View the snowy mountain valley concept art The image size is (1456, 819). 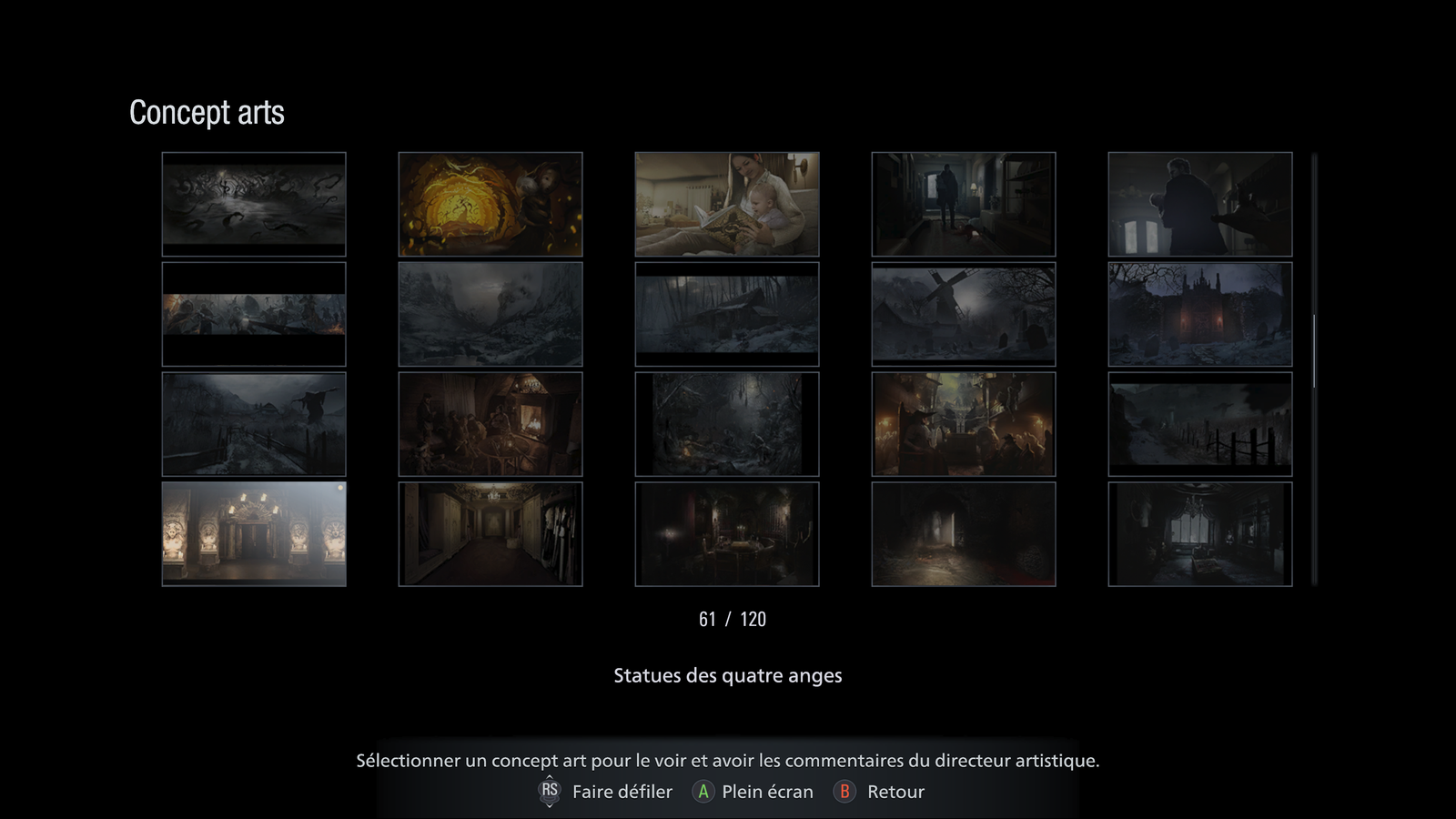(x=490, y=314)
